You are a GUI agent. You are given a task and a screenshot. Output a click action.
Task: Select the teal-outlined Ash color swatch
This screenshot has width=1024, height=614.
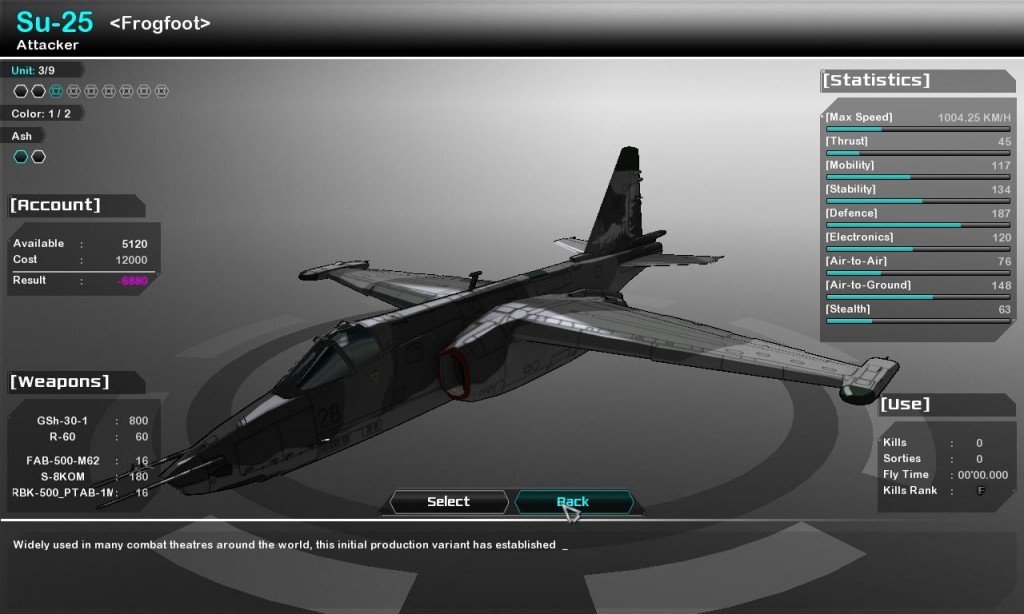tap(20, 157)
